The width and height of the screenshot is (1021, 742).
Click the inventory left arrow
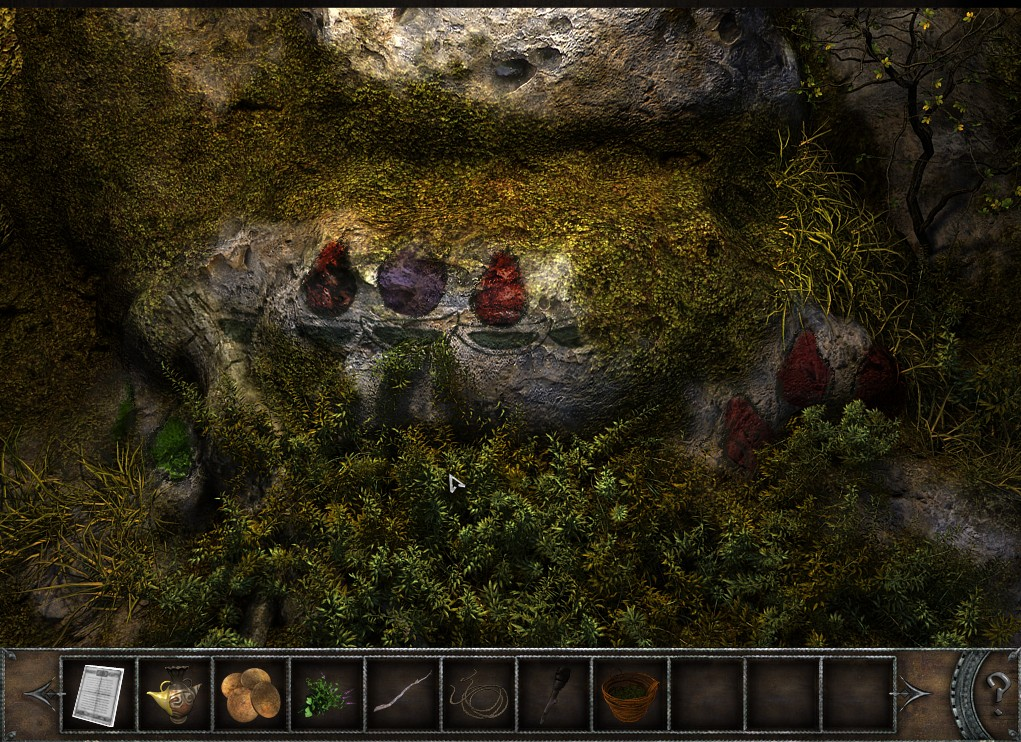[x=40, y=693]
